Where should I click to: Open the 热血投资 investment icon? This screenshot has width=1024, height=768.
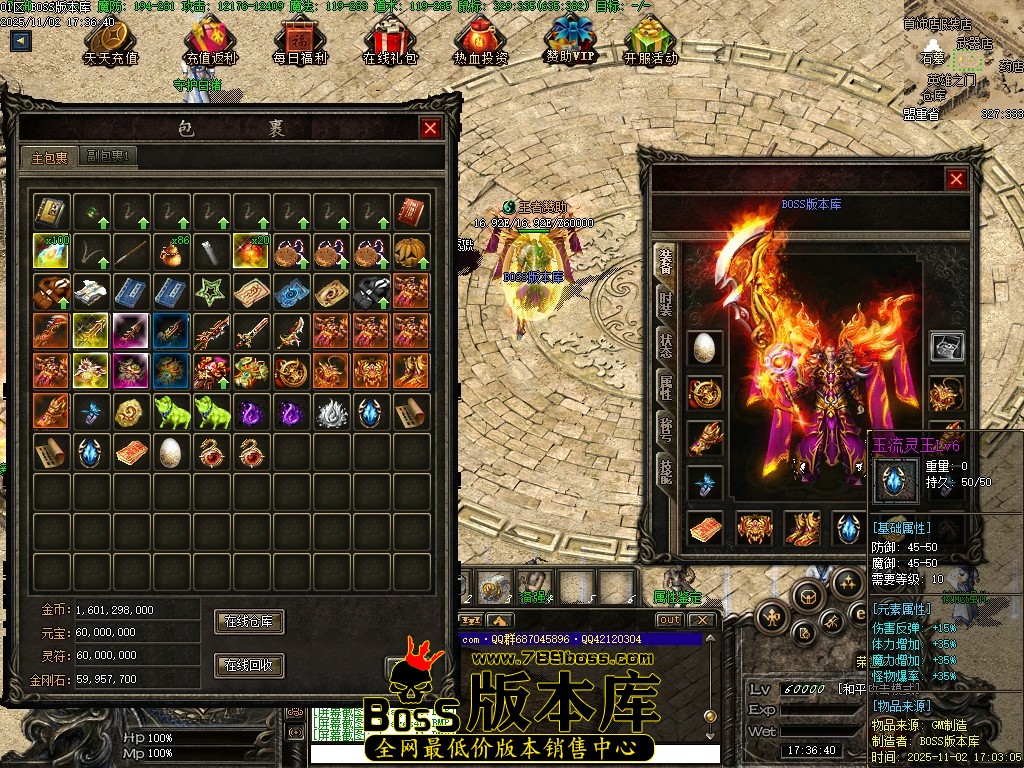pos(480,42)
